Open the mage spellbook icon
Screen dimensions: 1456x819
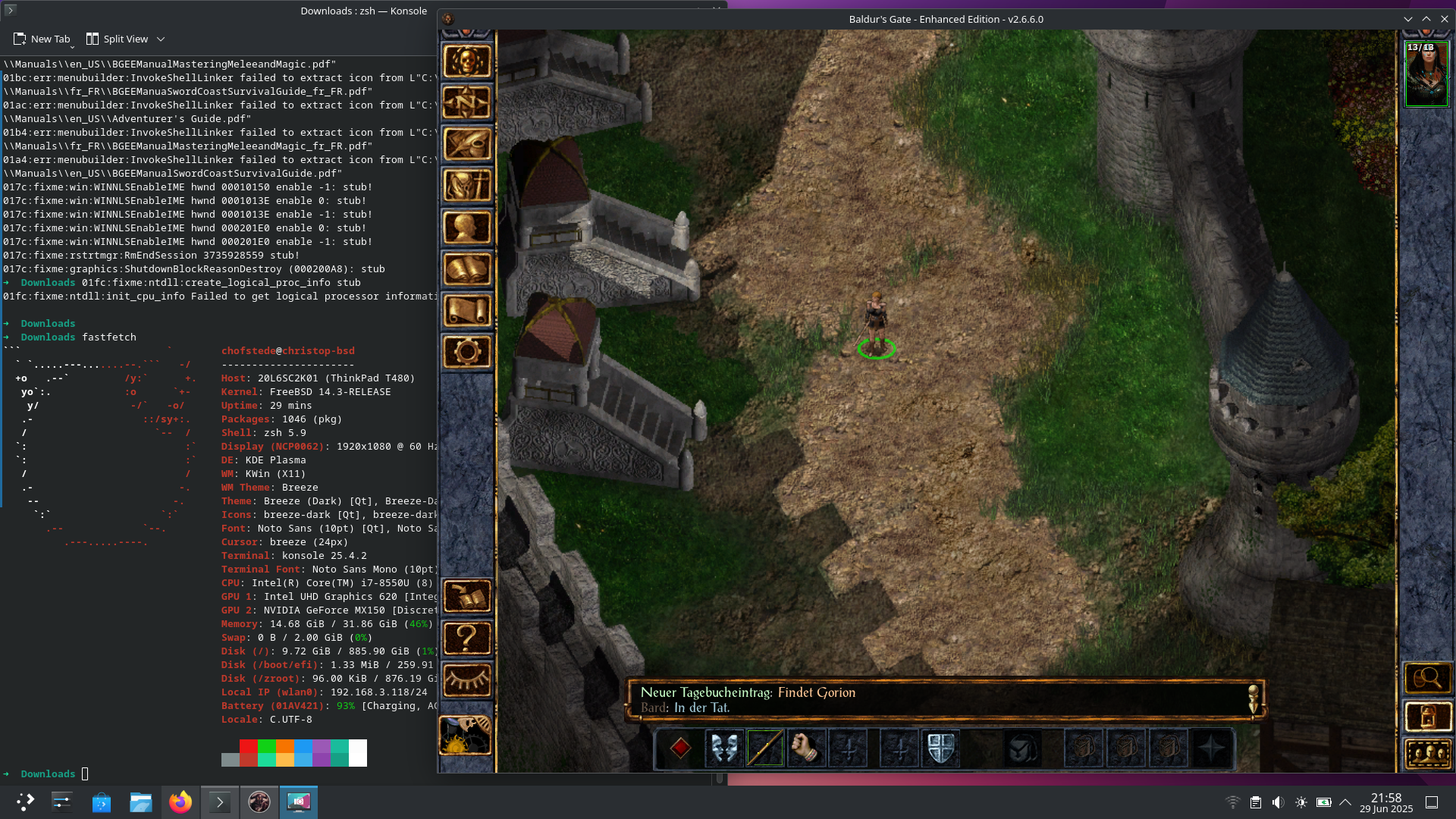click(x=466, y=269)
